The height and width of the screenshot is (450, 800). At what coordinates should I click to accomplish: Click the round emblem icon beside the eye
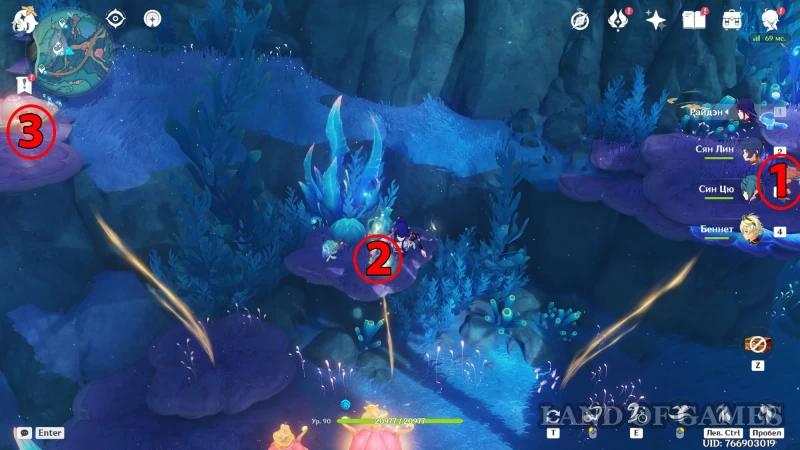[152, 18]
